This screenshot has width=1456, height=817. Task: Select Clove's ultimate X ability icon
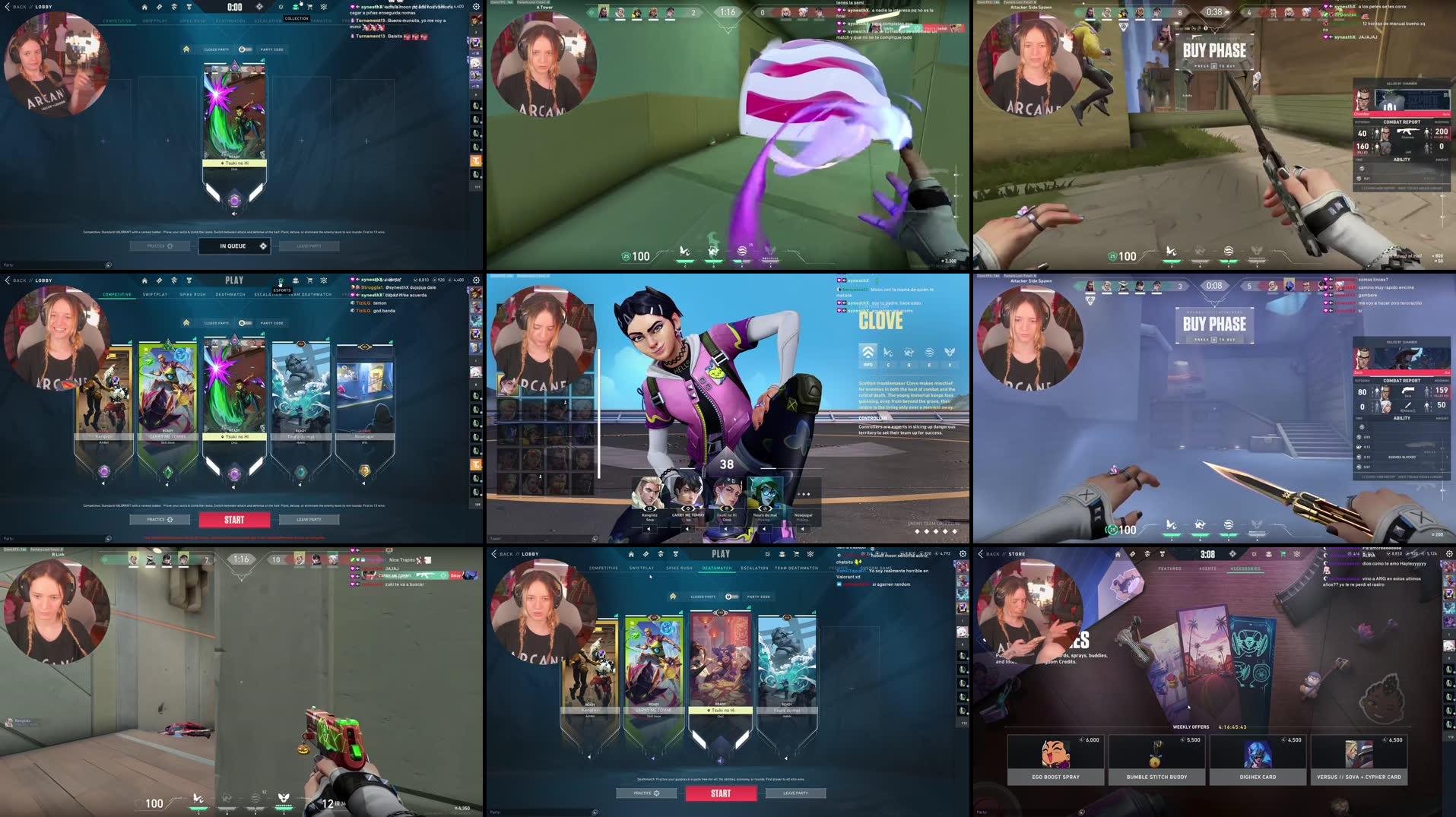[x=950, y=351]
